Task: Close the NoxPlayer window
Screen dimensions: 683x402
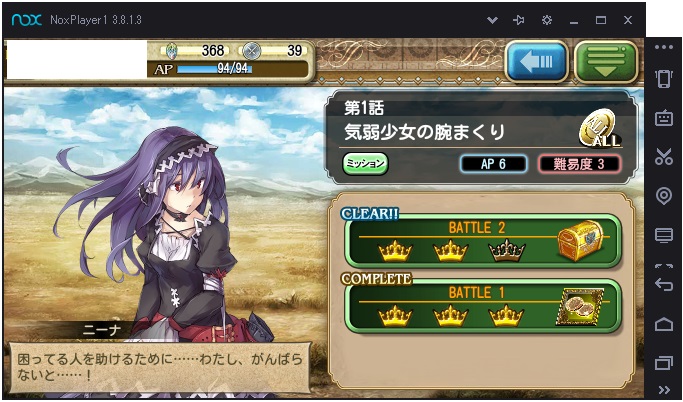Action: (627, 19)
